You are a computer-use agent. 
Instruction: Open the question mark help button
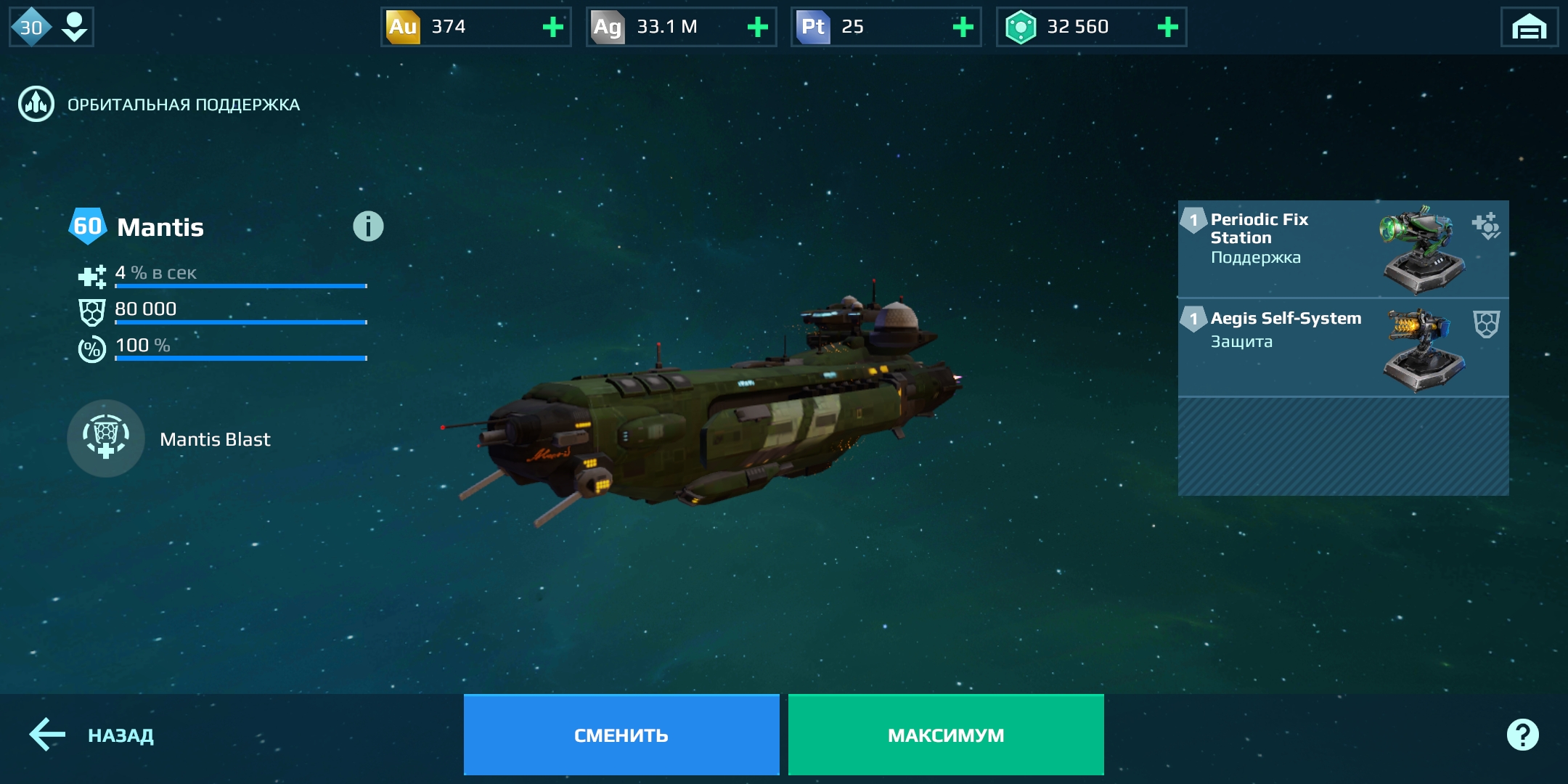1522,735
